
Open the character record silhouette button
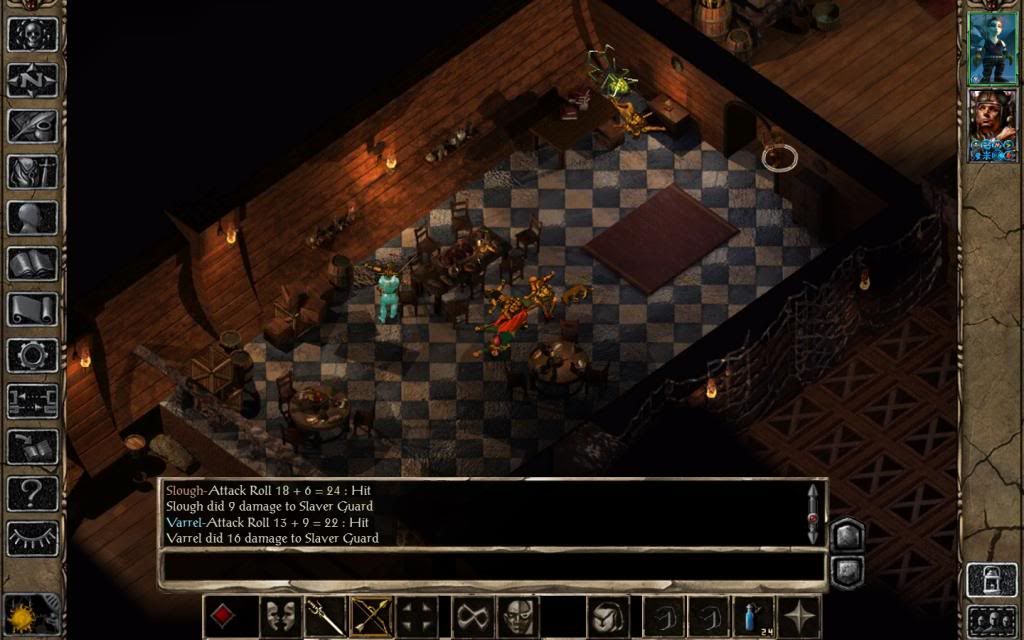pyautogui.click(x=33, y=218)
